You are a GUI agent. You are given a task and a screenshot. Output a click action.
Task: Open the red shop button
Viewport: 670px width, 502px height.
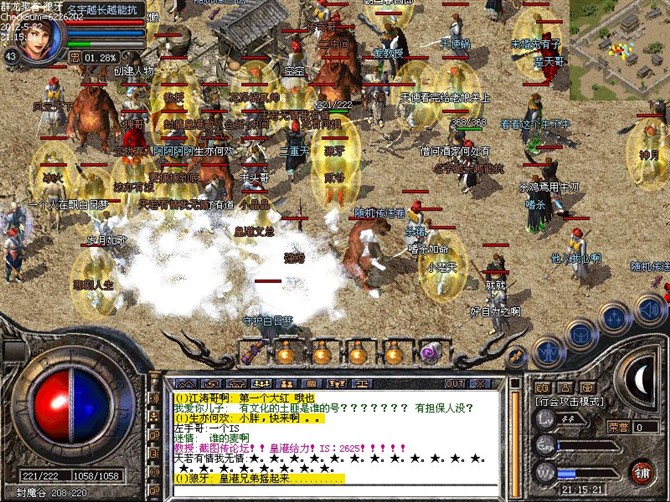(641, 470)
